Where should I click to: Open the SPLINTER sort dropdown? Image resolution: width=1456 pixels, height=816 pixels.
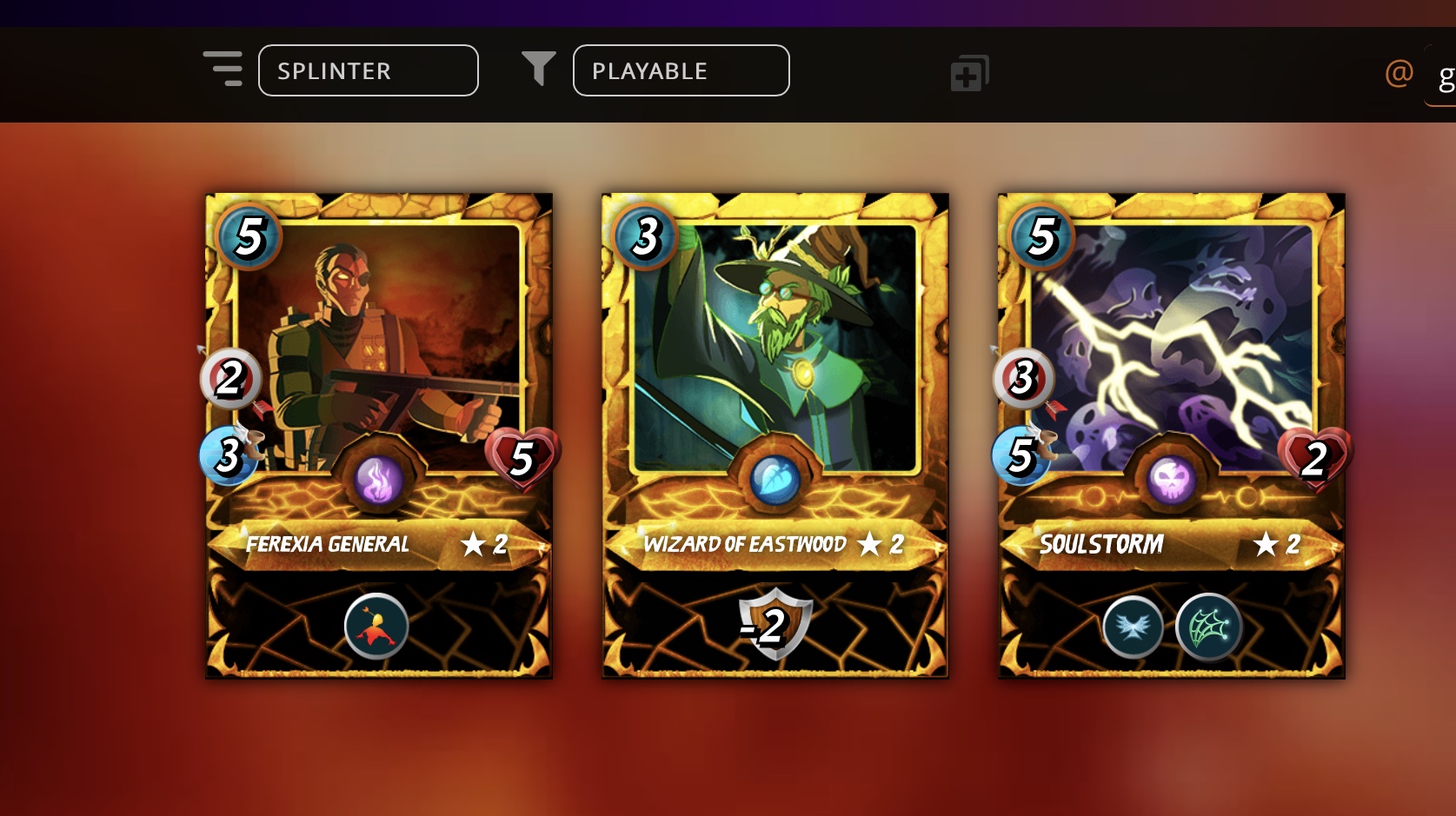[x=368, y=70]
